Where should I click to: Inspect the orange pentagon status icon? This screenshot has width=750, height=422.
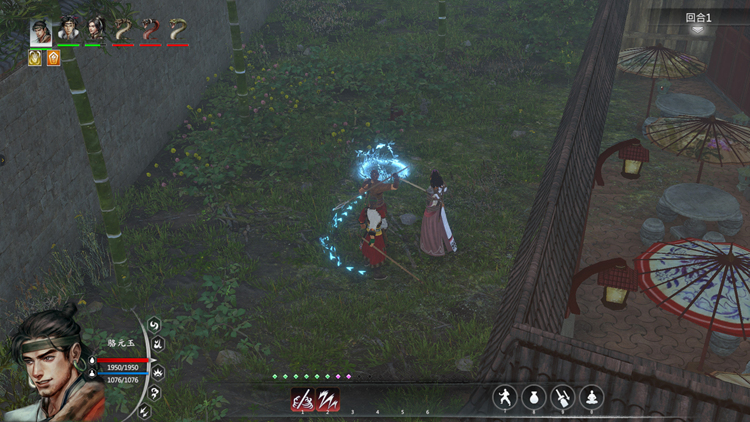(53, 58)
